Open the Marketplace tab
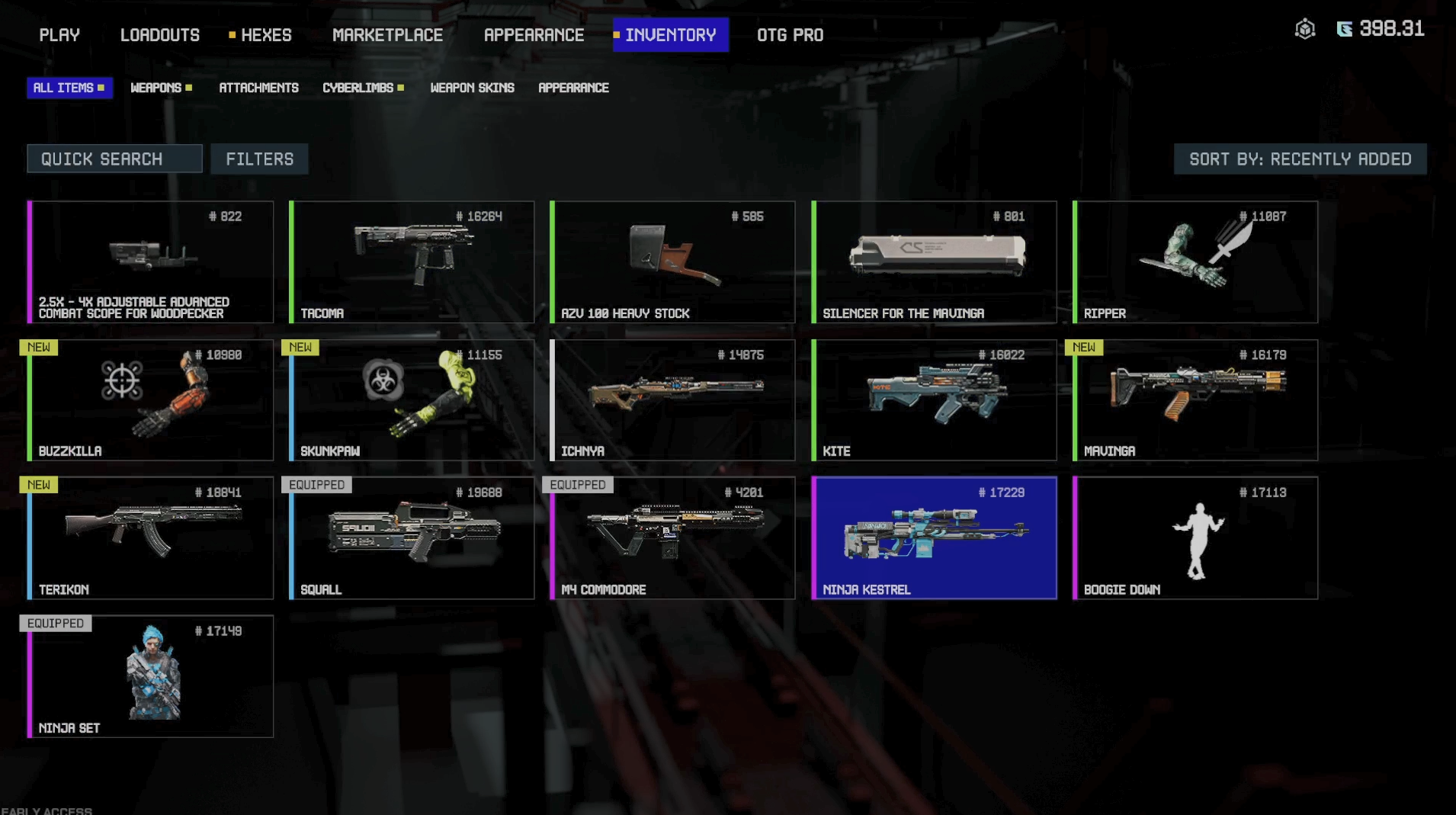The image size is (1456, 815). pyautogui.click(x=387, y=35)
